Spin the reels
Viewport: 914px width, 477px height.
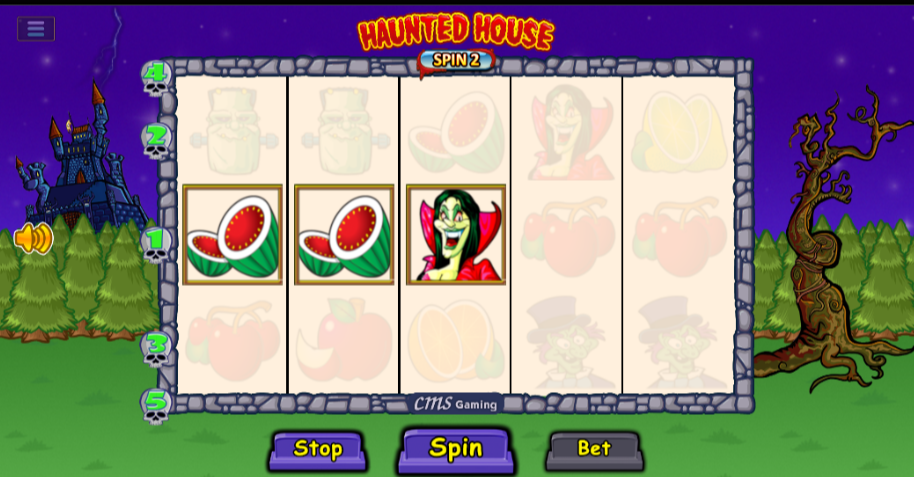coord(455,449)
